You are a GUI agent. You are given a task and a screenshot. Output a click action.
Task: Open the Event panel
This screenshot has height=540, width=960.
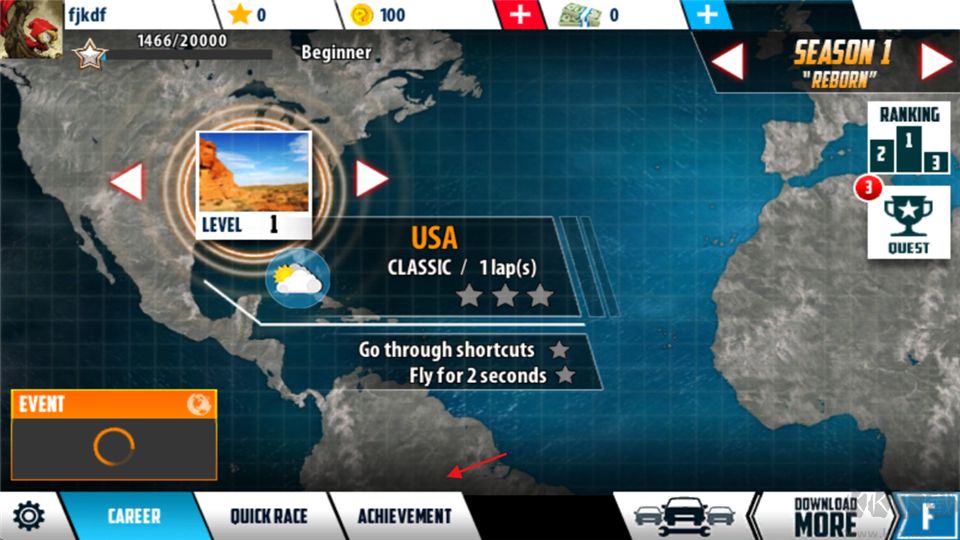click(x=114, y=434)
